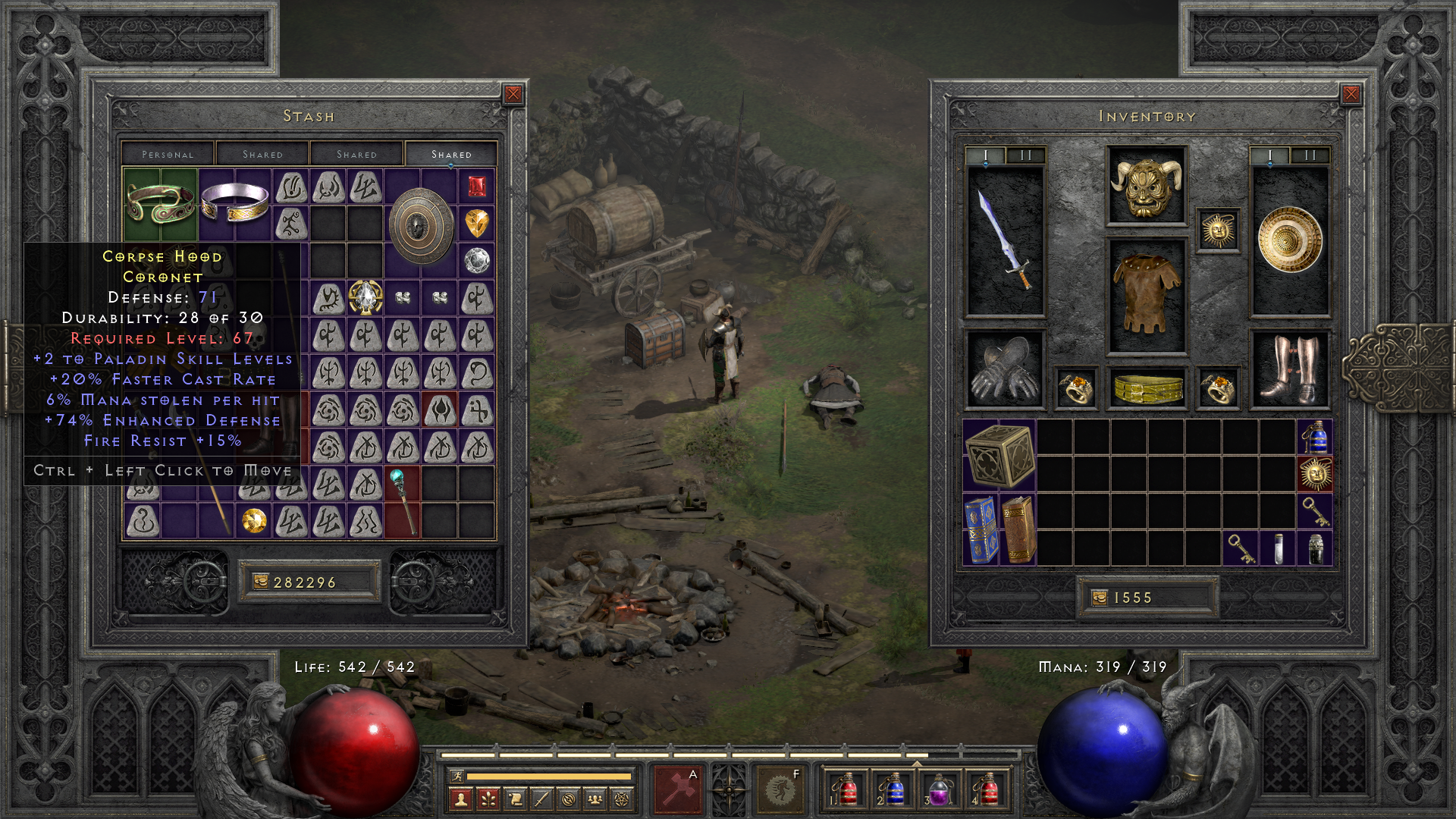Screen dimensions: 1456x819
Task: Select the red ruby gem in stash
Action: point(476,186)
